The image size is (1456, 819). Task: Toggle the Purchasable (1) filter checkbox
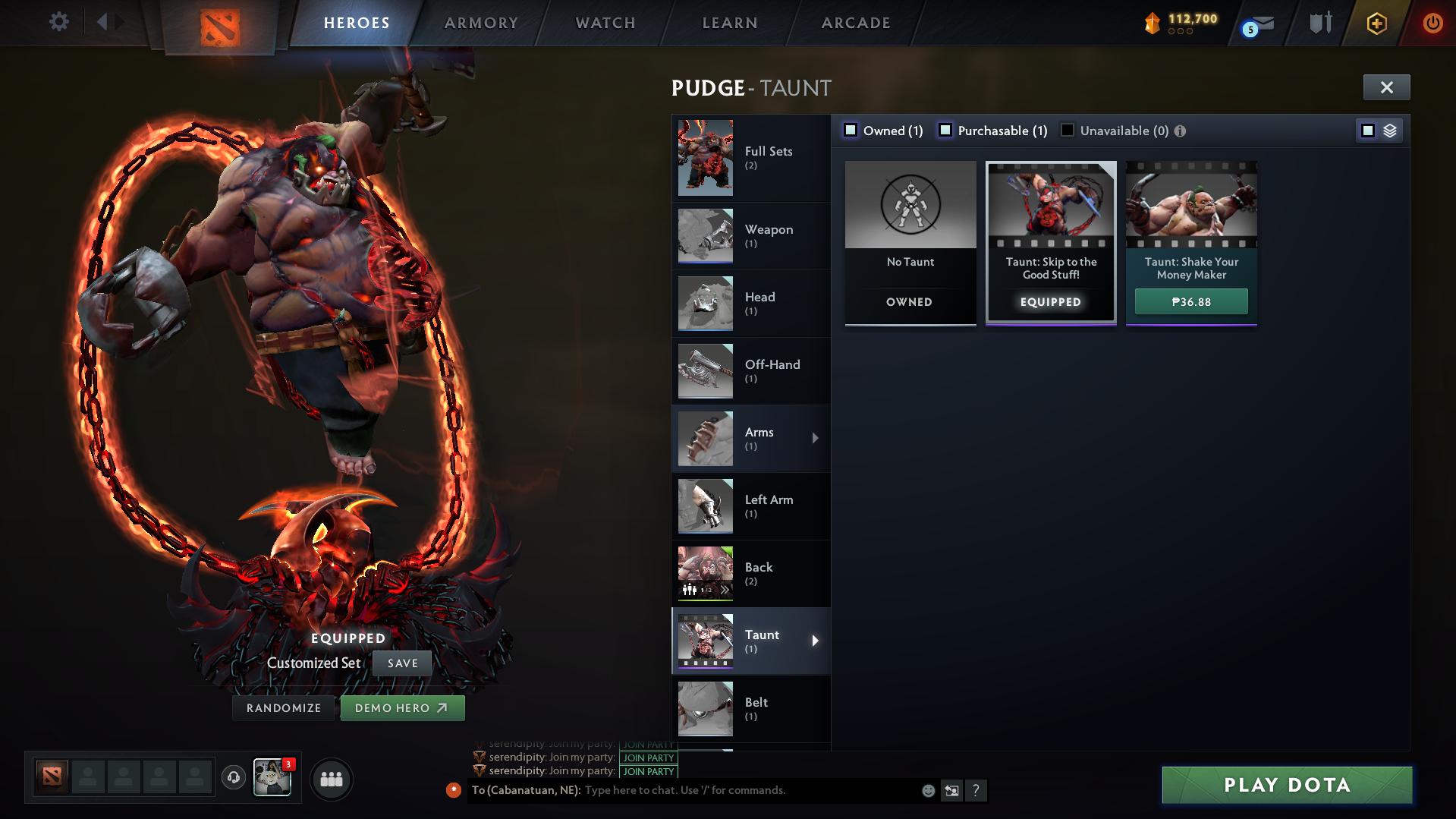pyautogui.click(x=945, y=130)
